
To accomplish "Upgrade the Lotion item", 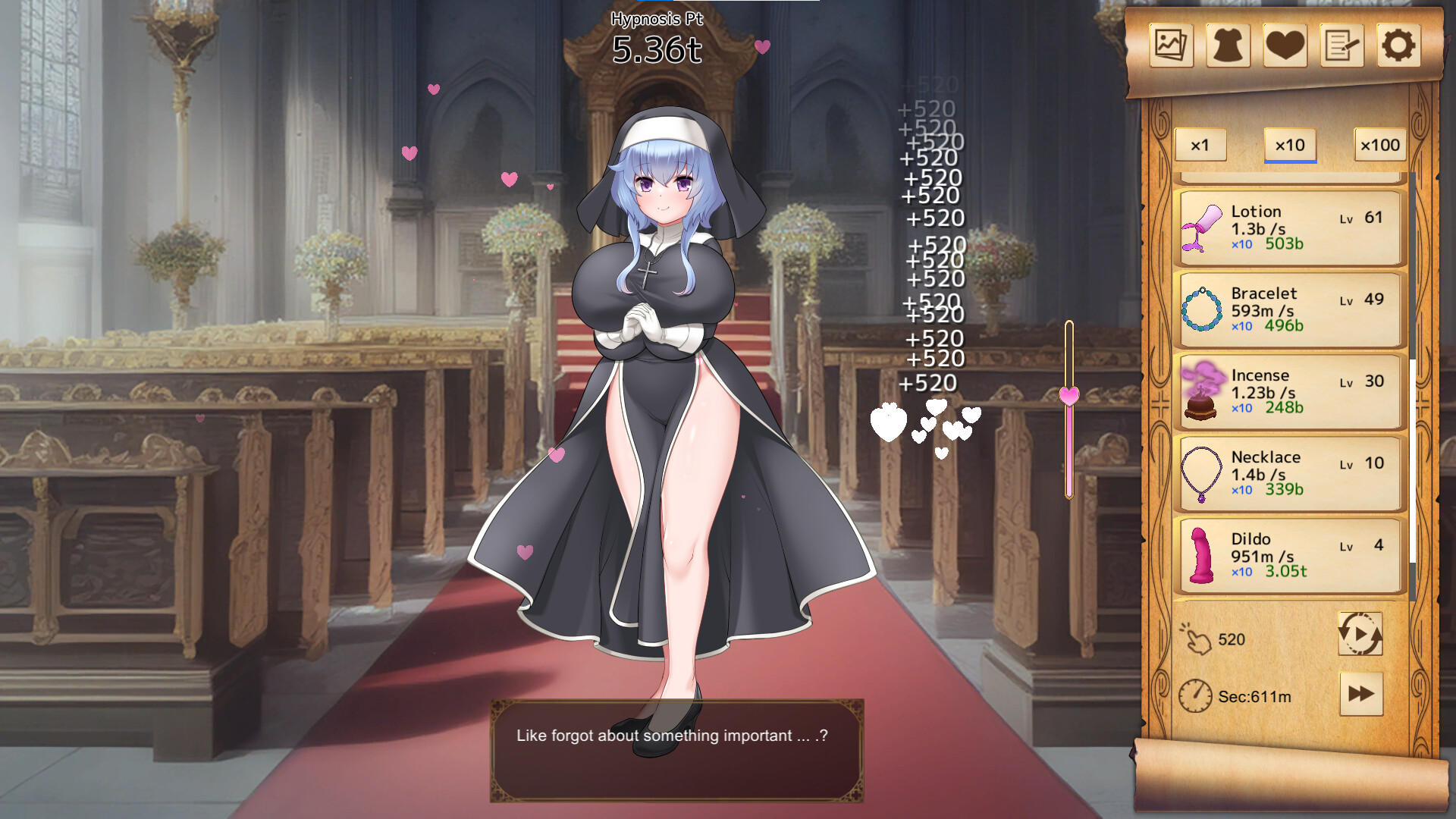I will [x=1289, y=227].
